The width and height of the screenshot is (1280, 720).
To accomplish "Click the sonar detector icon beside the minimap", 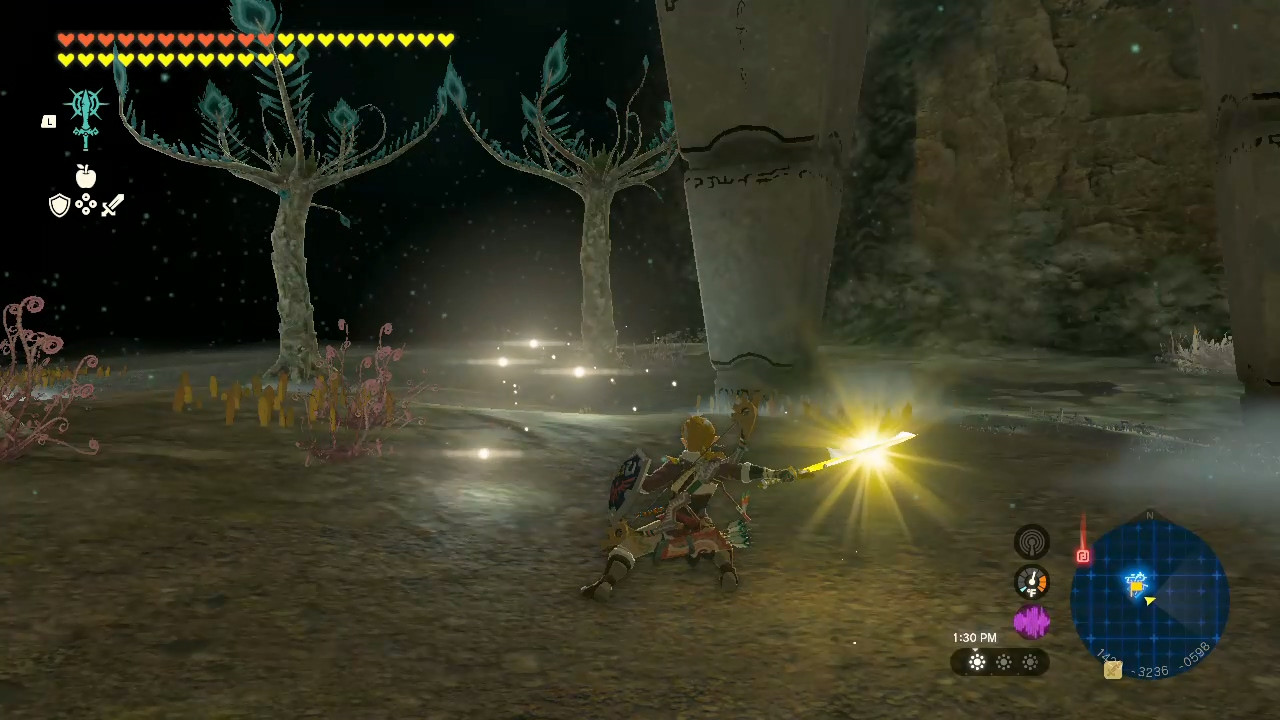I will pyautogui.click(x=1032, y=541).
